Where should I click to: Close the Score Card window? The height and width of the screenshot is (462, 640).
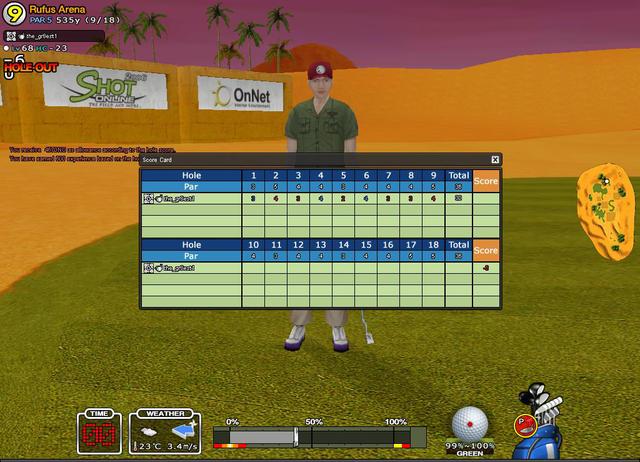(495, 159)
